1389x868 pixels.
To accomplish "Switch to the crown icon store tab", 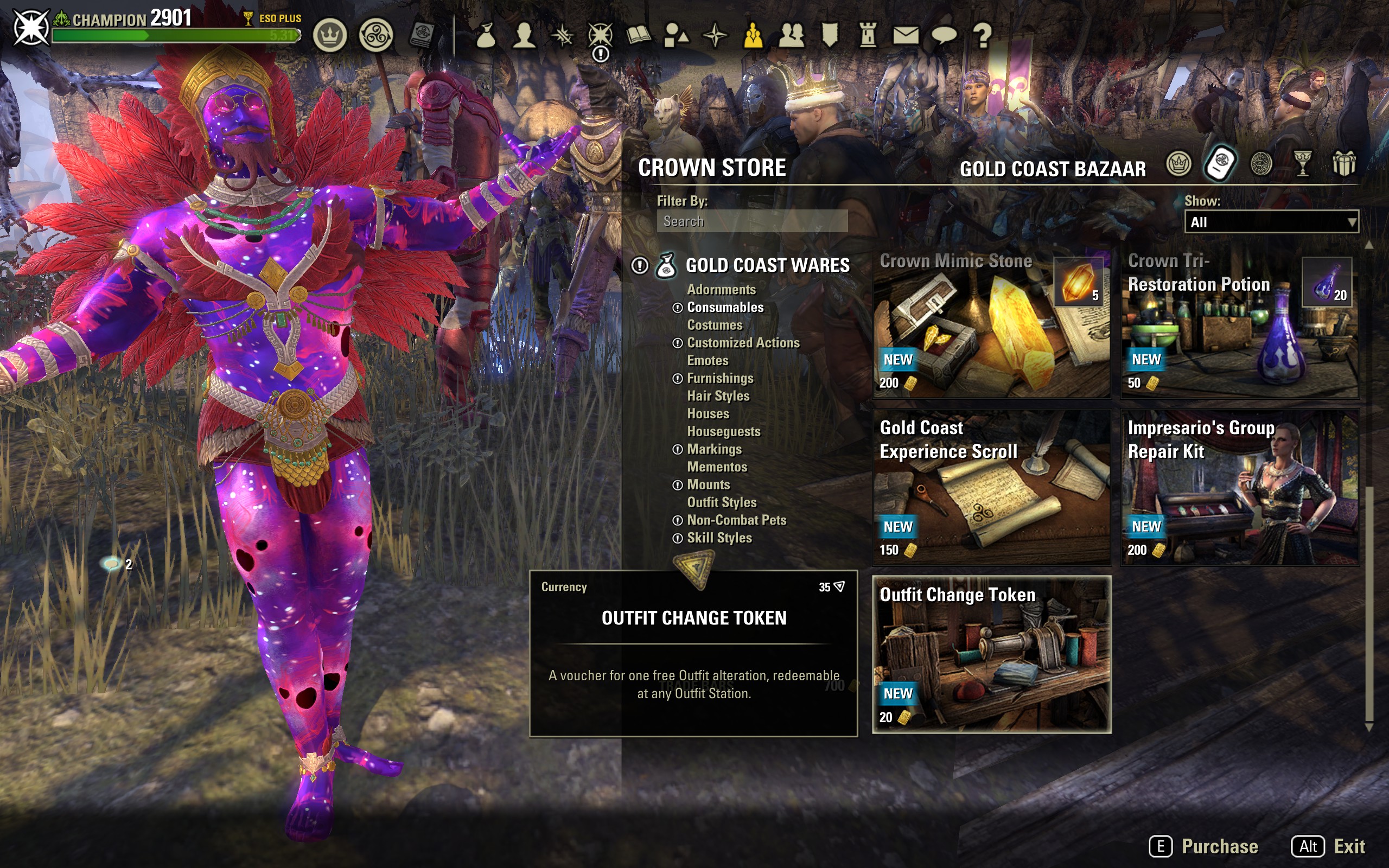I will pos(1178,165).
